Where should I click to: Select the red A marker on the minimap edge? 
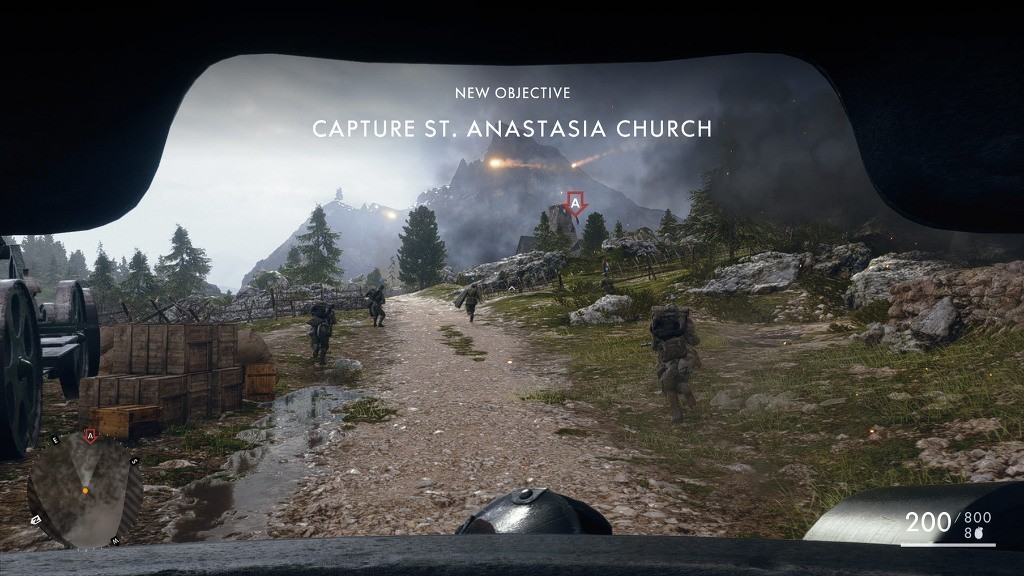pyautogui.click(x=90, y=436)
